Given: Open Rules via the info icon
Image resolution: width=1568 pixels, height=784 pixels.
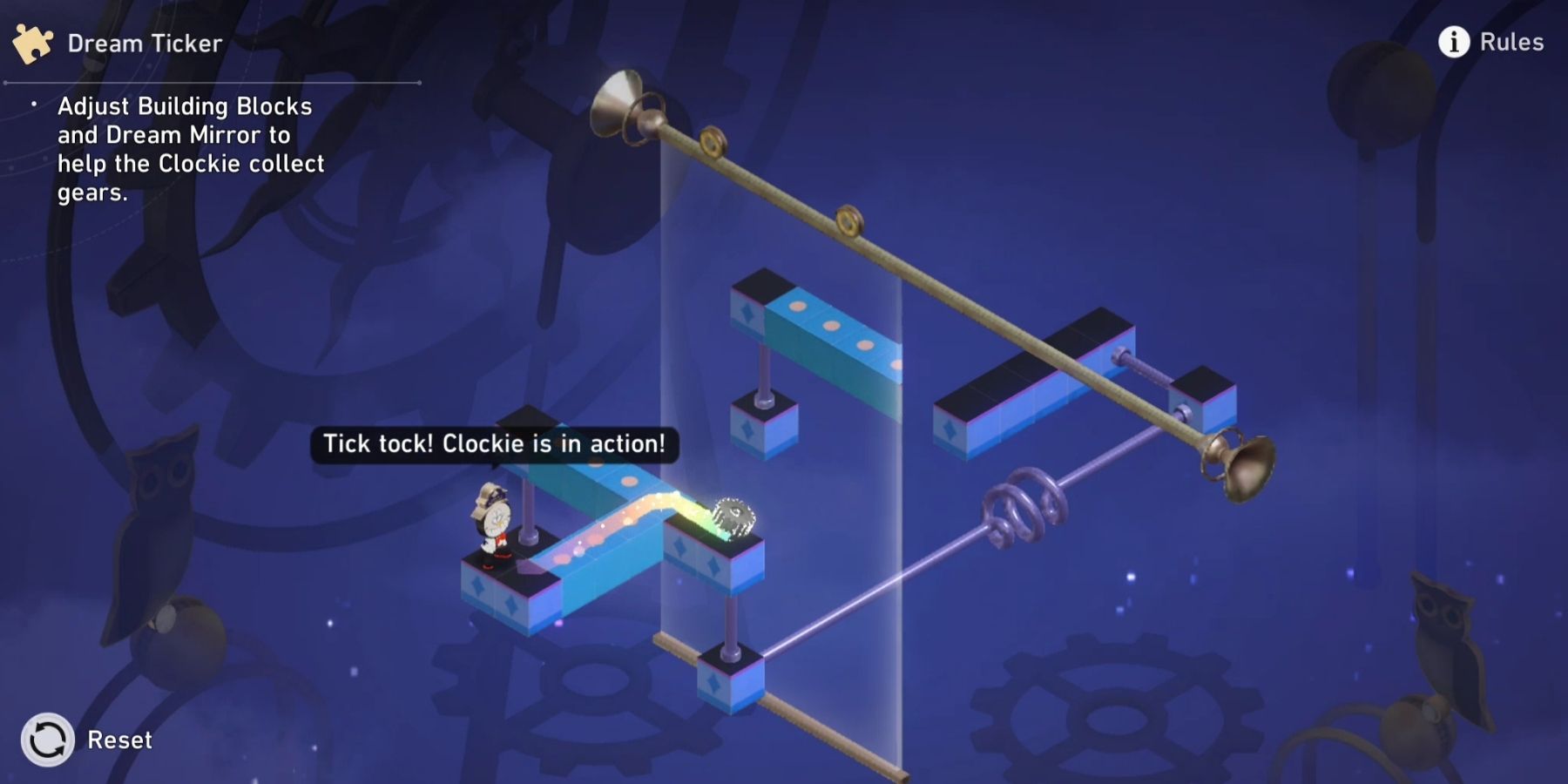Looking at the screenshot, I should 1452,41.
